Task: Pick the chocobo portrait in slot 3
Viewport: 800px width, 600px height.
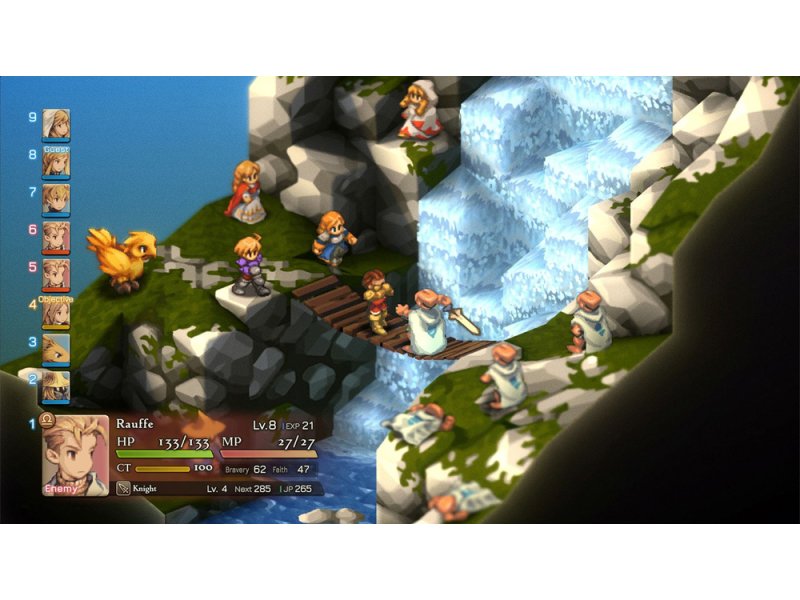Action: [x=56, y=349]
